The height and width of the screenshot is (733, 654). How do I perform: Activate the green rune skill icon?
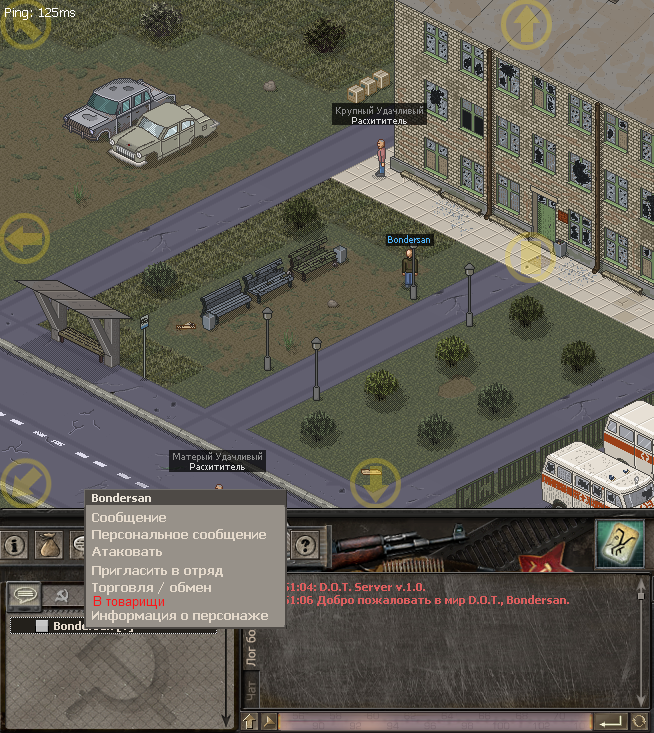pos(620,543)
